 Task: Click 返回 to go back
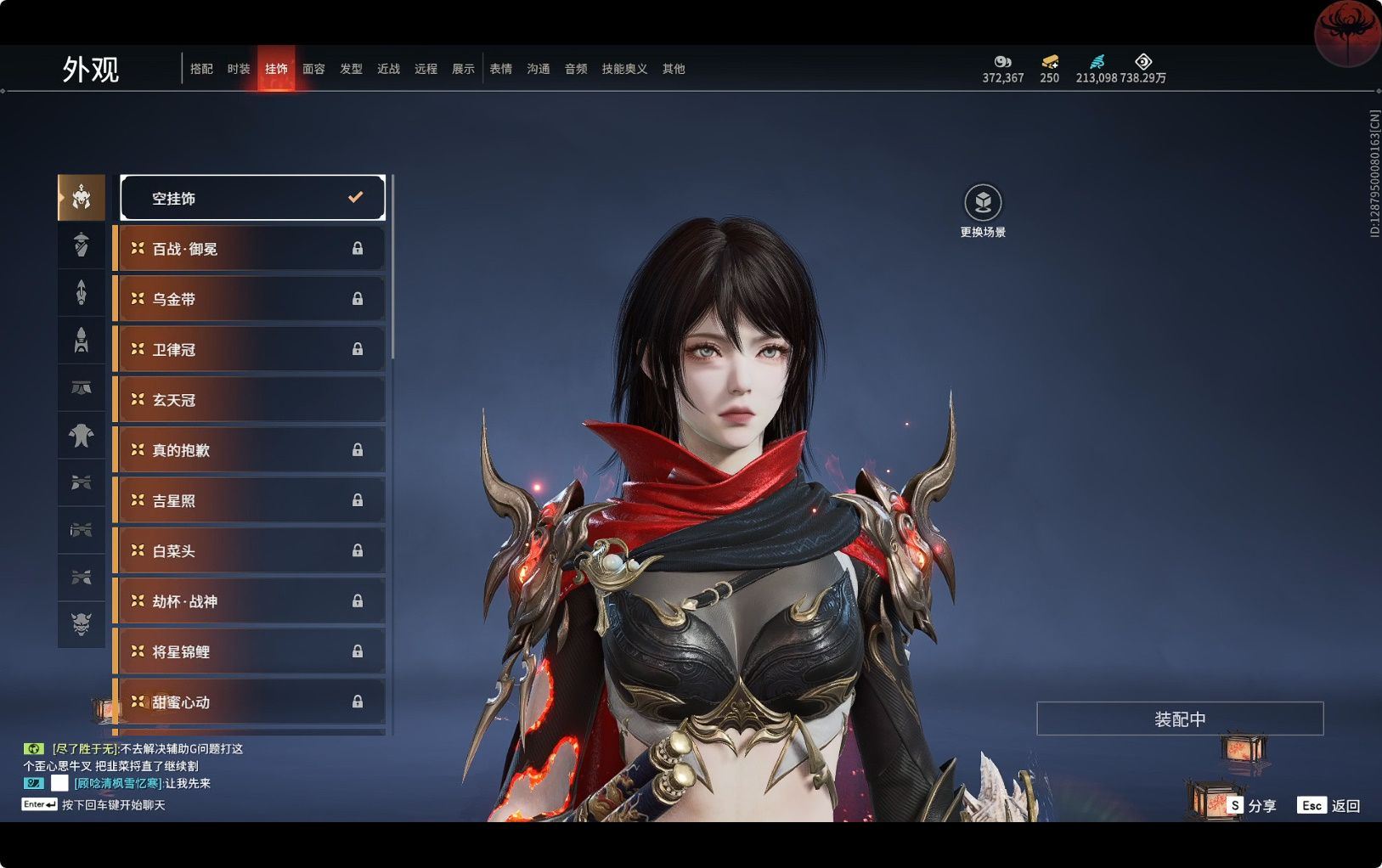(x=1329, y=805)
